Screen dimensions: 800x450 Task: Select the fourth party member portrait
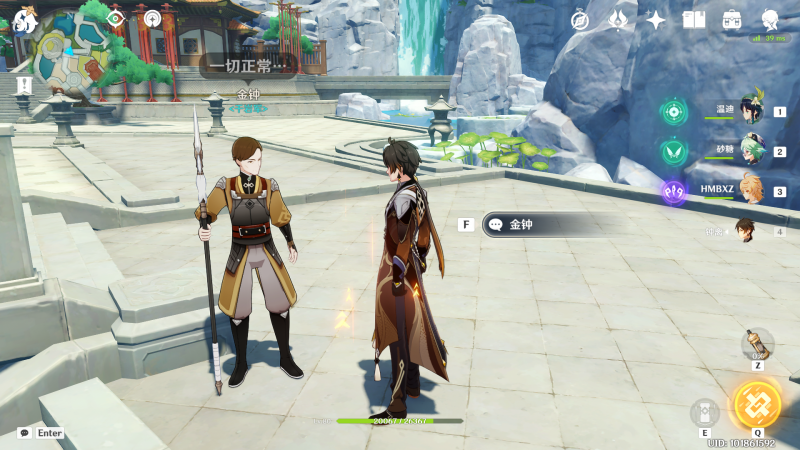746,231
